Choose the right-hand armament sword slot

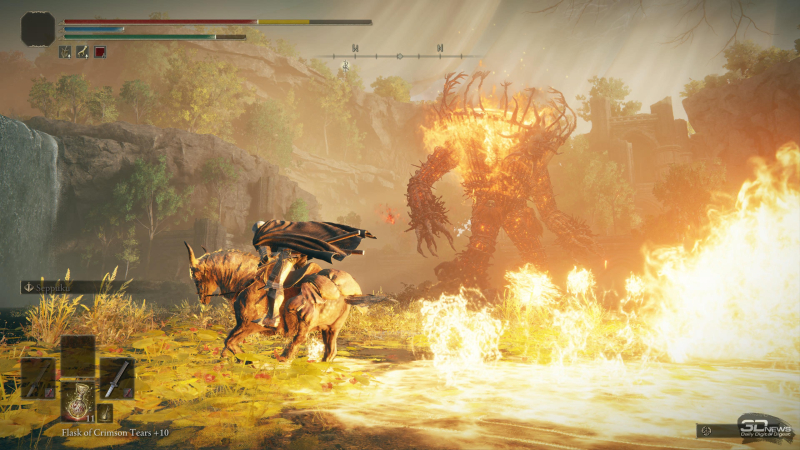(x=117, y=378)
